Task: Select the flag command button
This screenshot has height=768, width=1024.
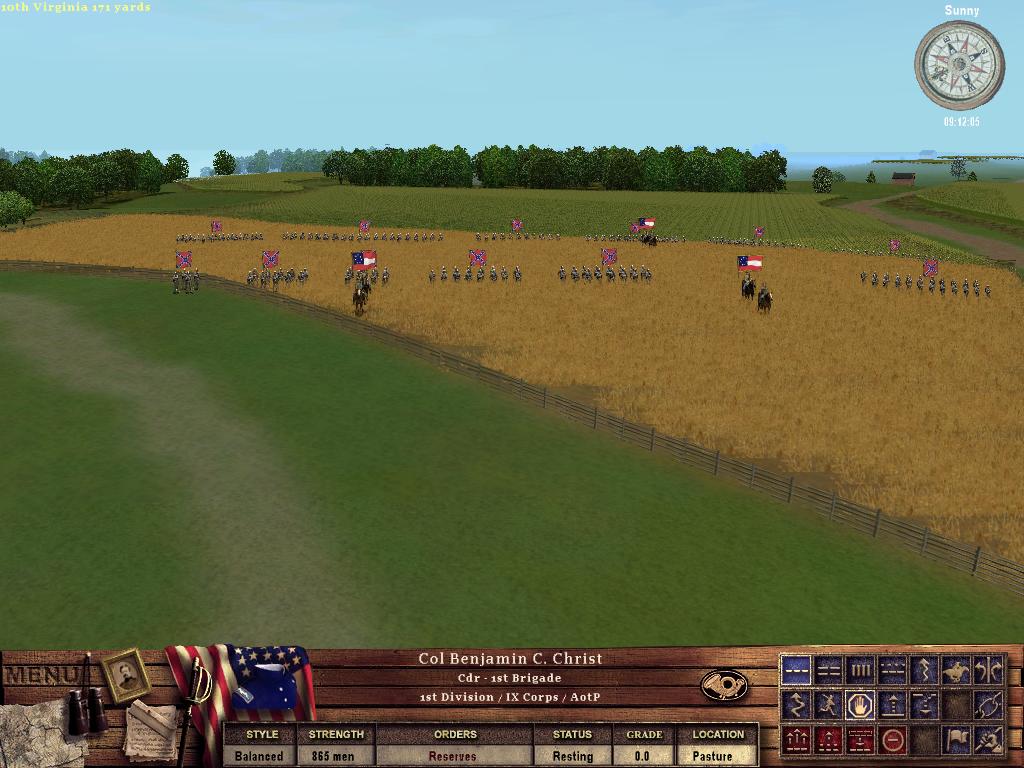Action: [x=956, y=740]
